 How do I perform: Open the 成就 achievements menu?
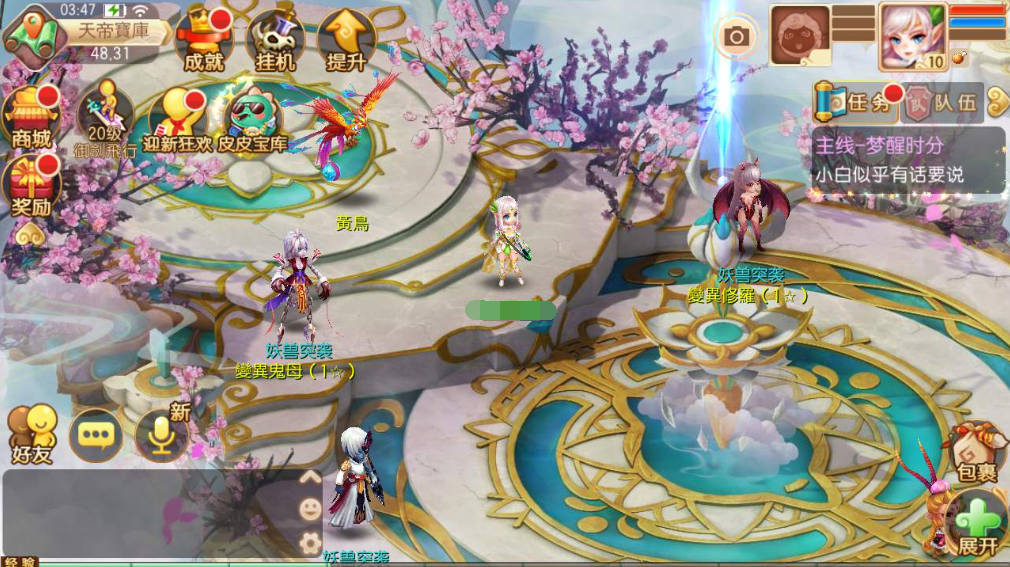tap(203, 40)
